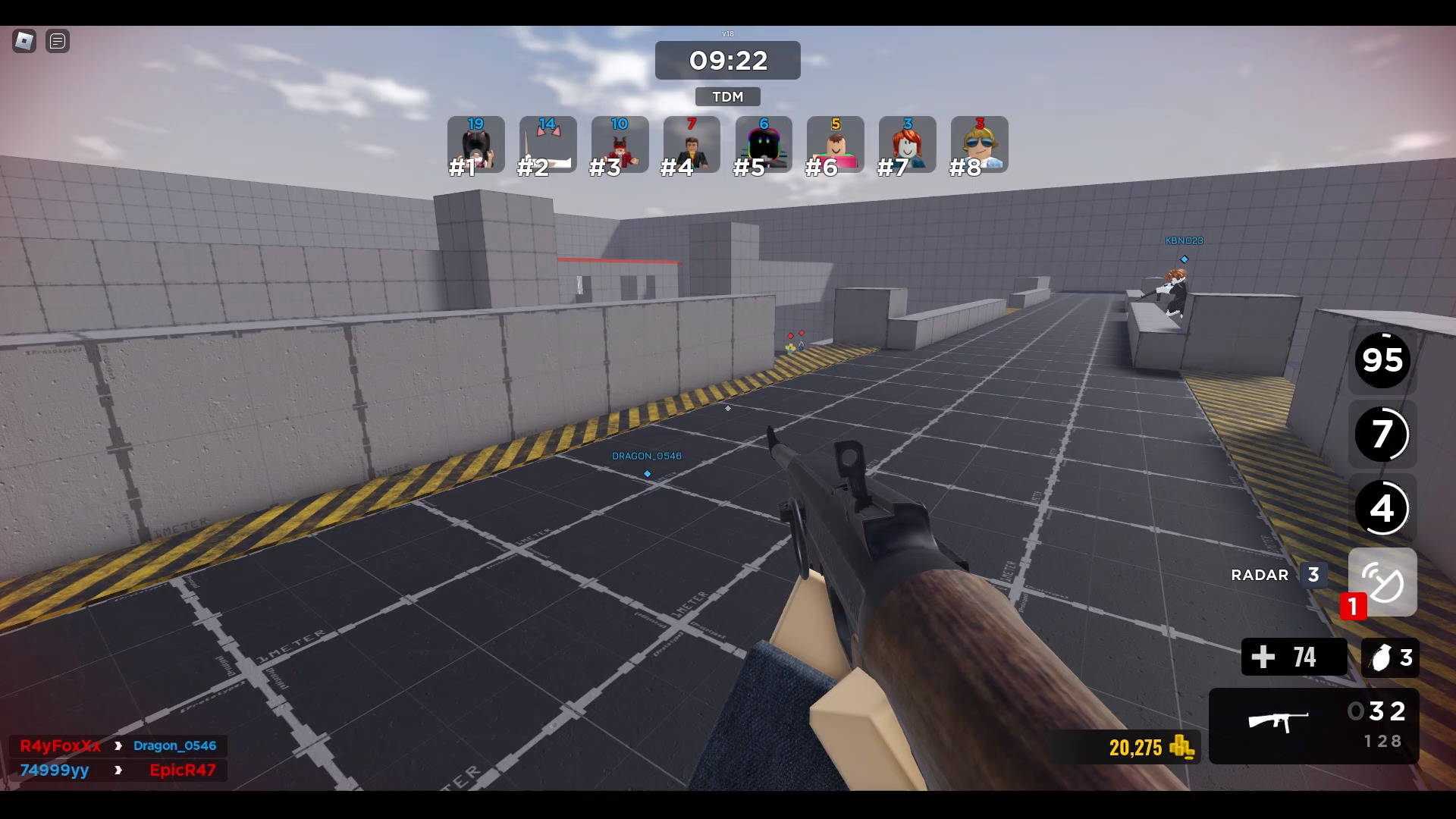
Task: Click the coin icon beside 20,275
Action: pos(1184,748)
